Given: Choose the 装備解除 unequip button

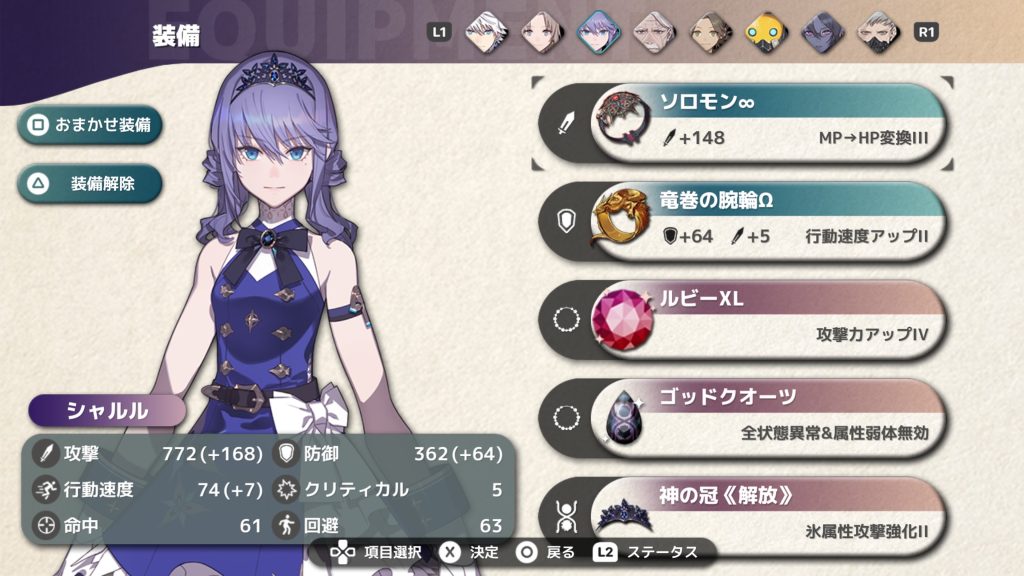Looking at the screenshot, I should 90,183.
